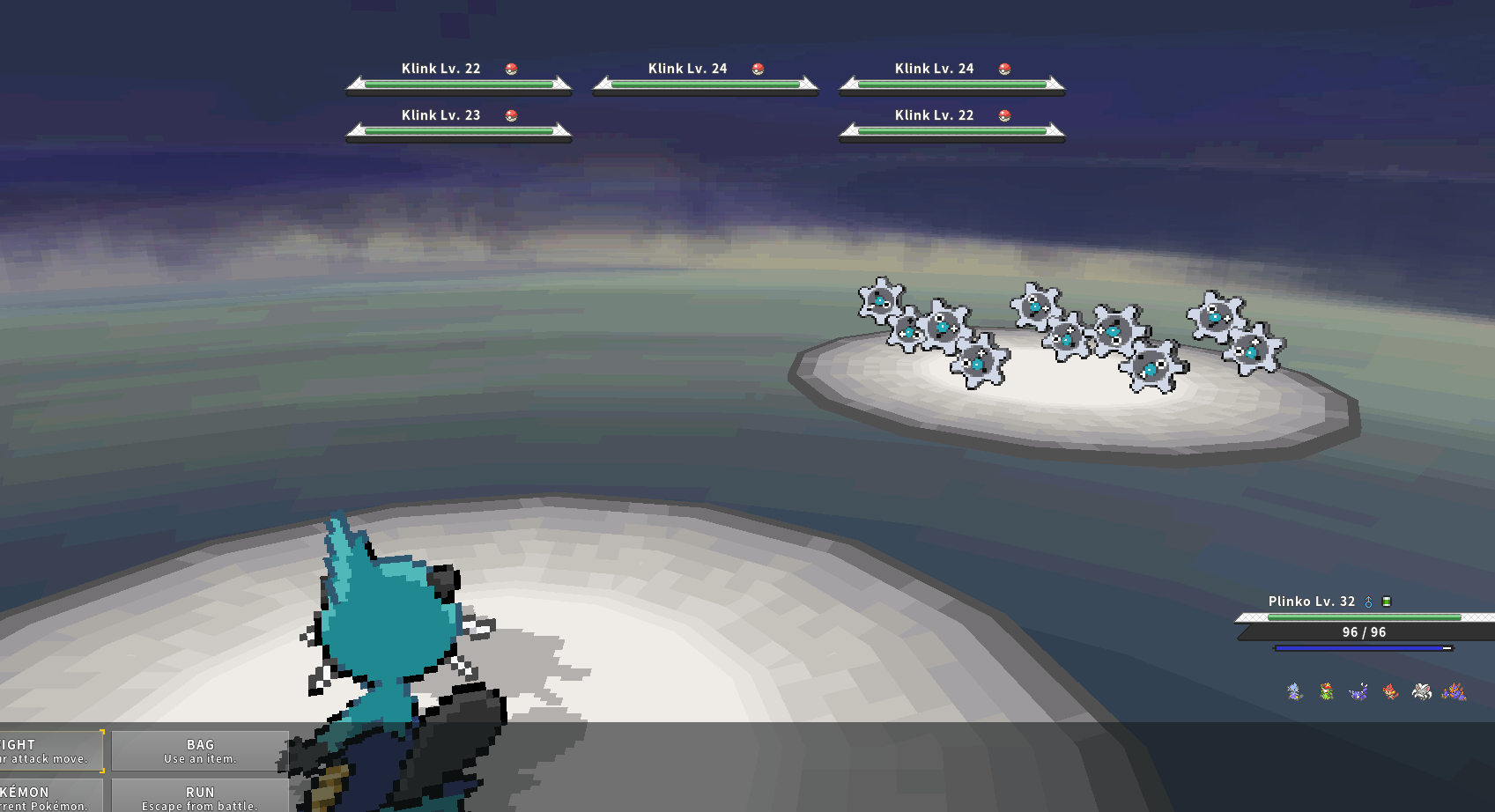
Task: Choose the purple and orange rock party icon
Action: (x=1454, y=691)
